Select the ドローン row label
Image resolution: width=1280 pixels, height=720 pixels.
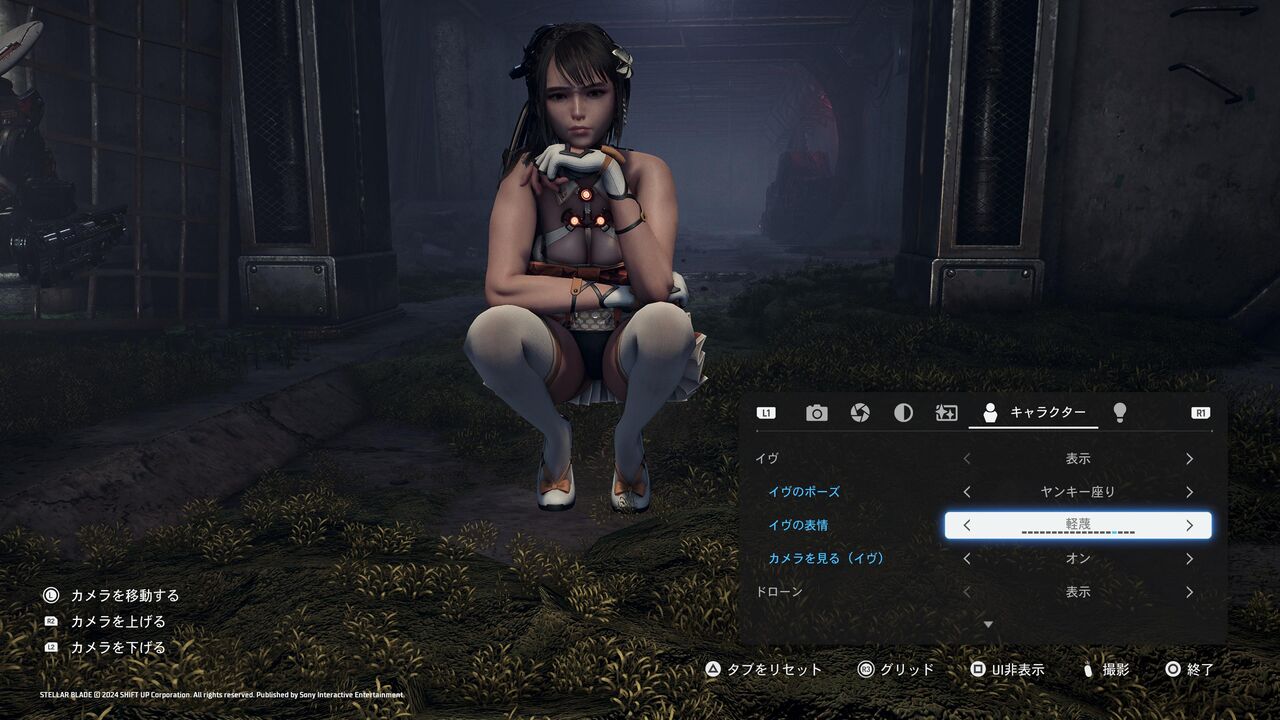click(779, 592)
